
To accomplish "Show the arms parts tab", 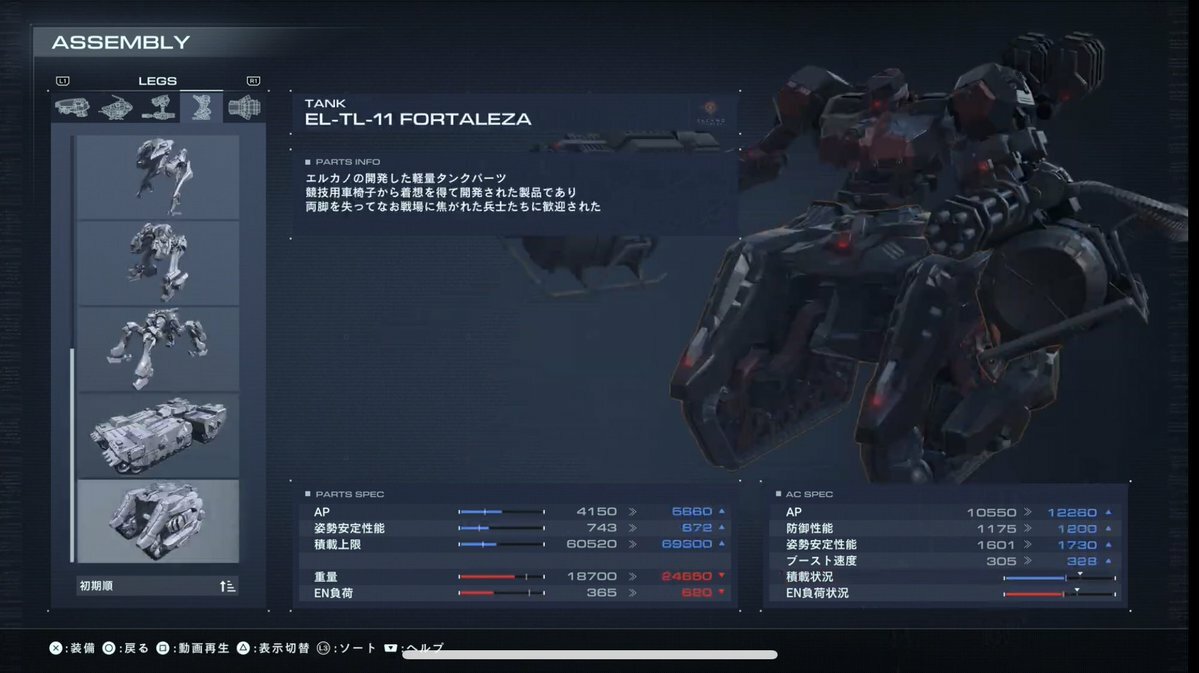I will coord(159,107).
